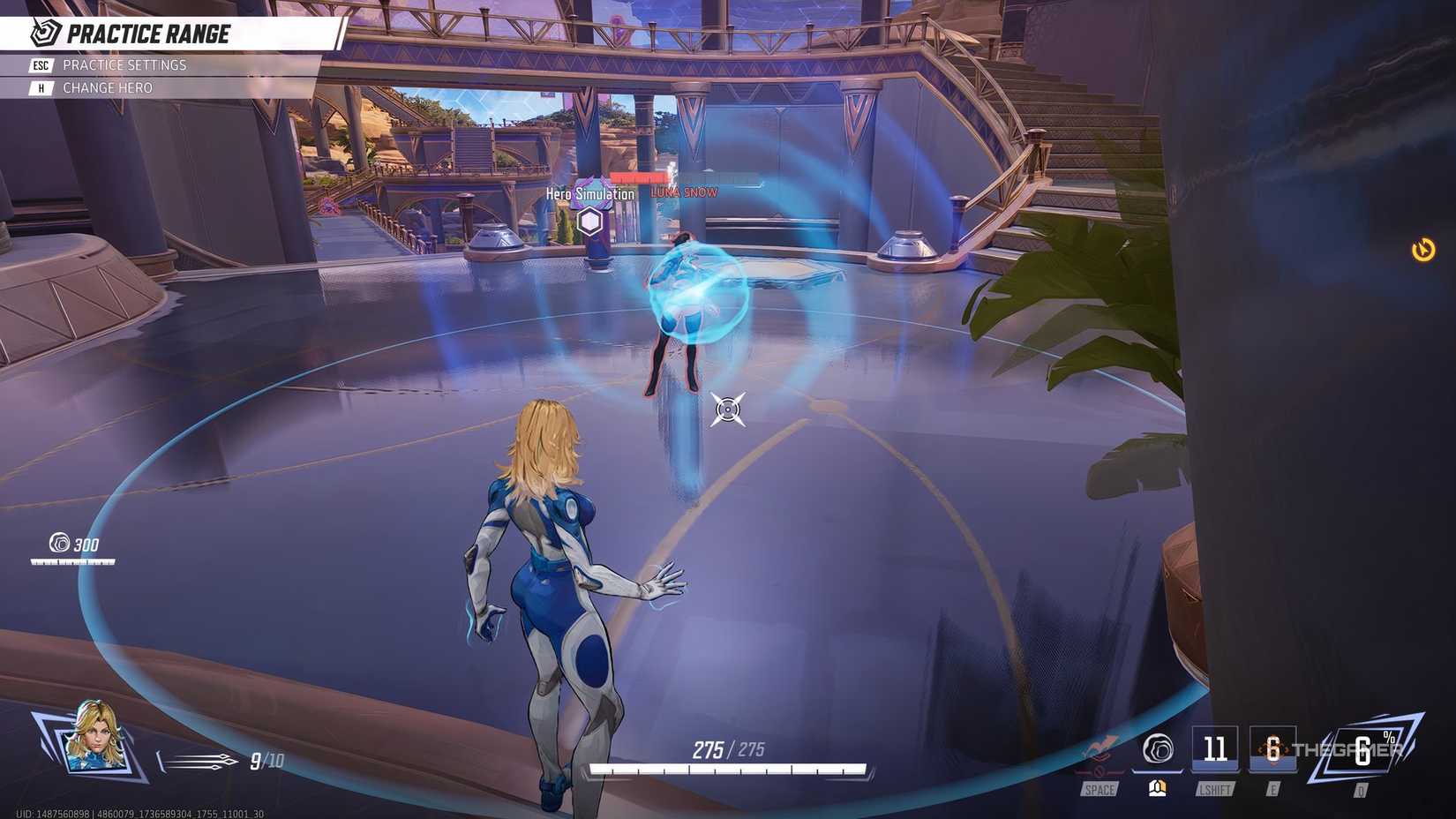This screenshot has width=1456, height=819.
Task: Open the Change Hero option
Action: coord(107,87)
